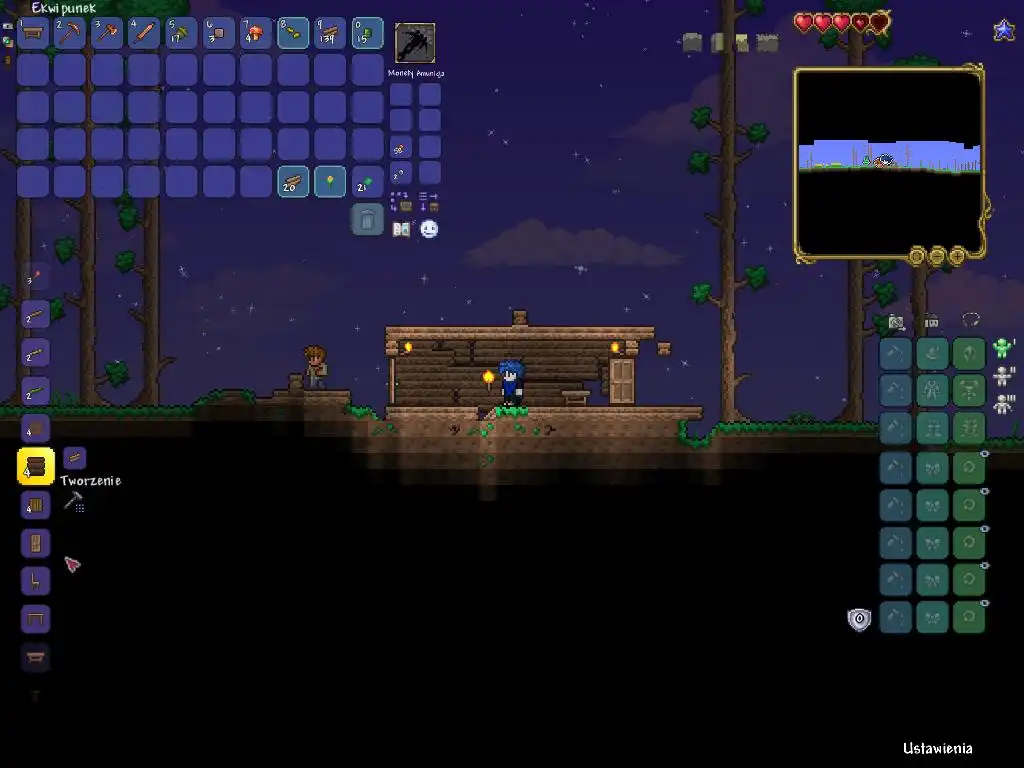The image size is (1024, 768).
Task: Select the wooden table crafting recipe
Action: point(36,619)
